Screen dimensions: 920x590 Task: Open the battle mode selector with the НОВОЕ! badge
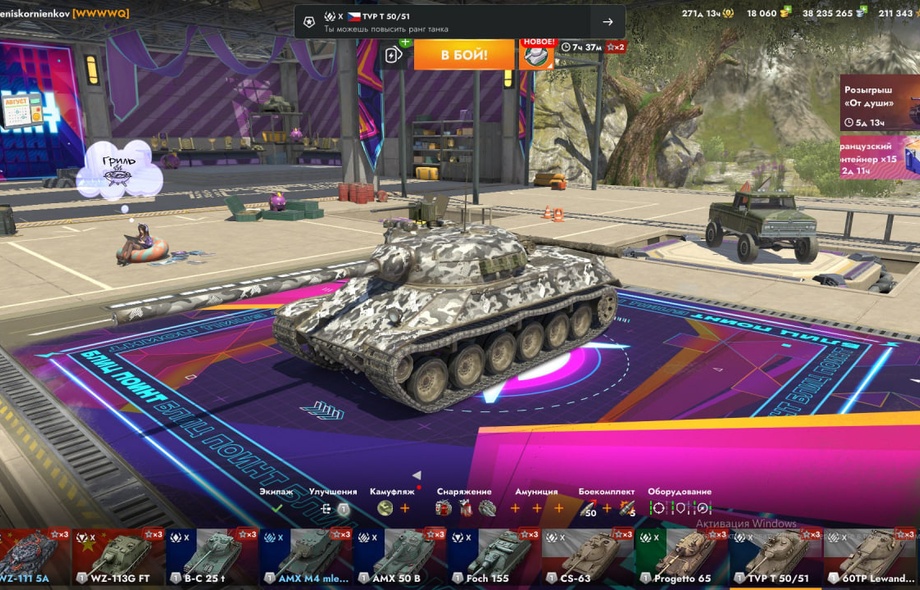[537, 54]
